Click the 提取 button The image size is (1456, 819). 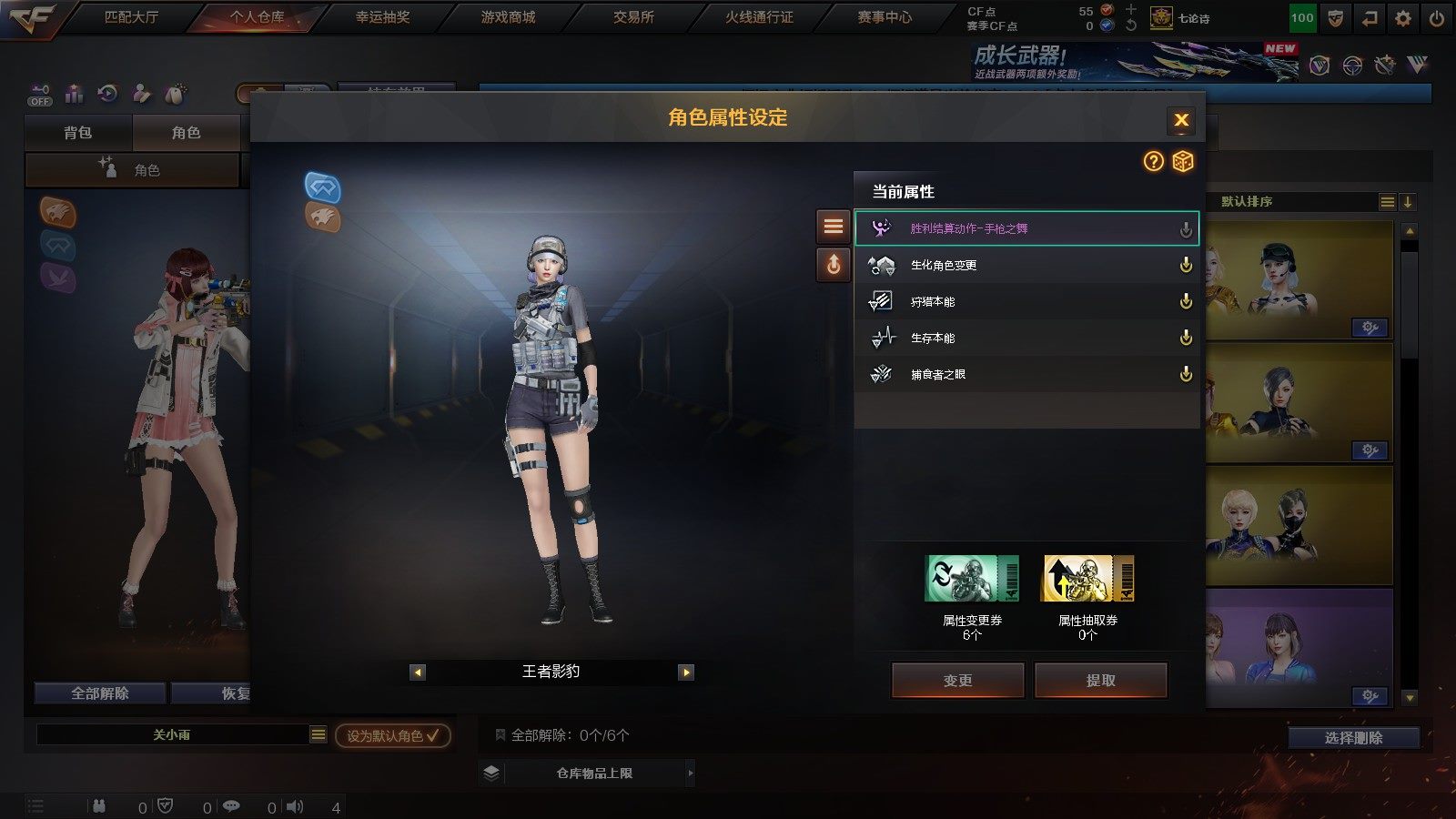coord(1100,681)
